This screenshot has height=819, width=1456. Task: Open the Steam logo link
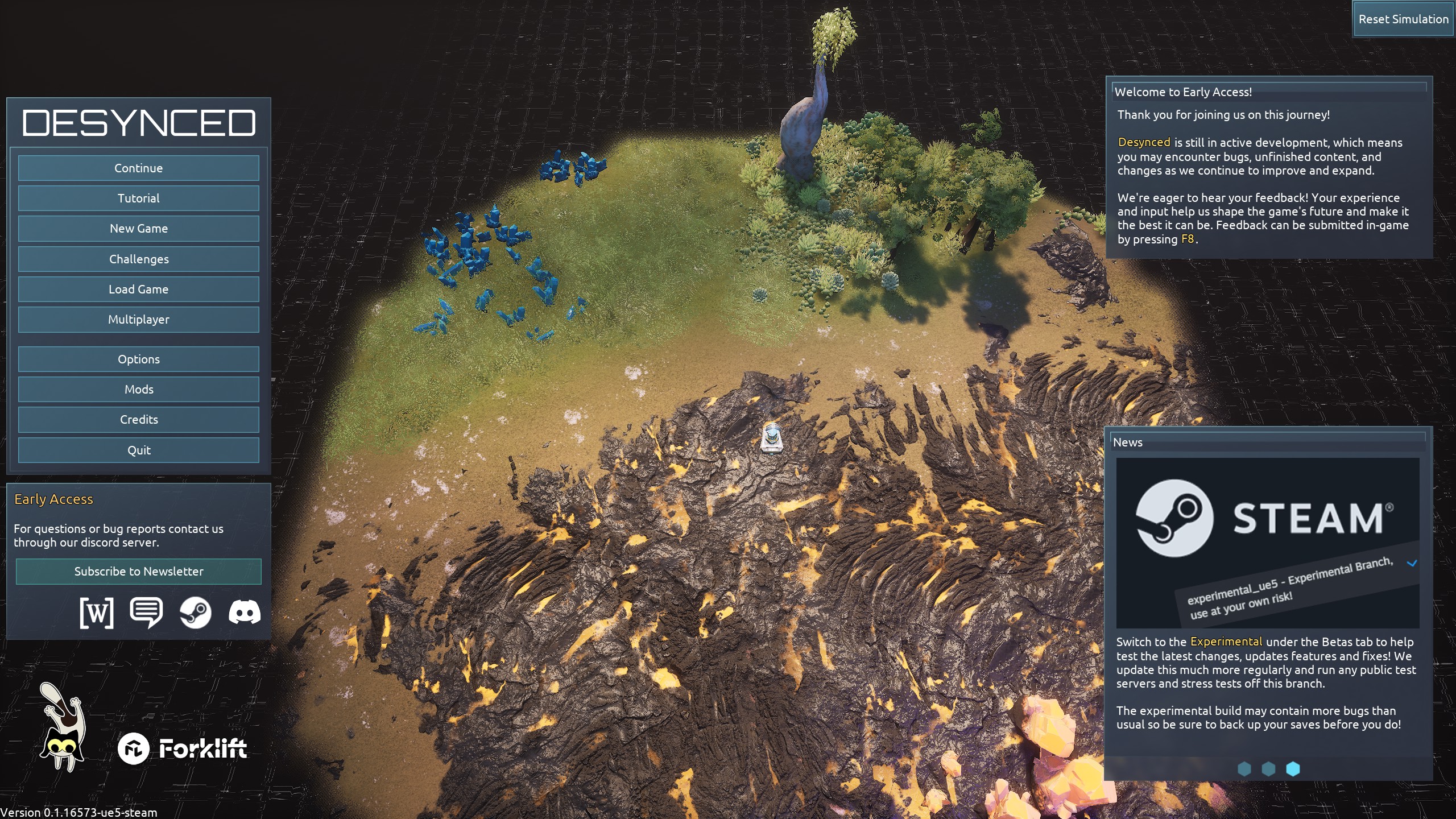[x=195, y=613]
